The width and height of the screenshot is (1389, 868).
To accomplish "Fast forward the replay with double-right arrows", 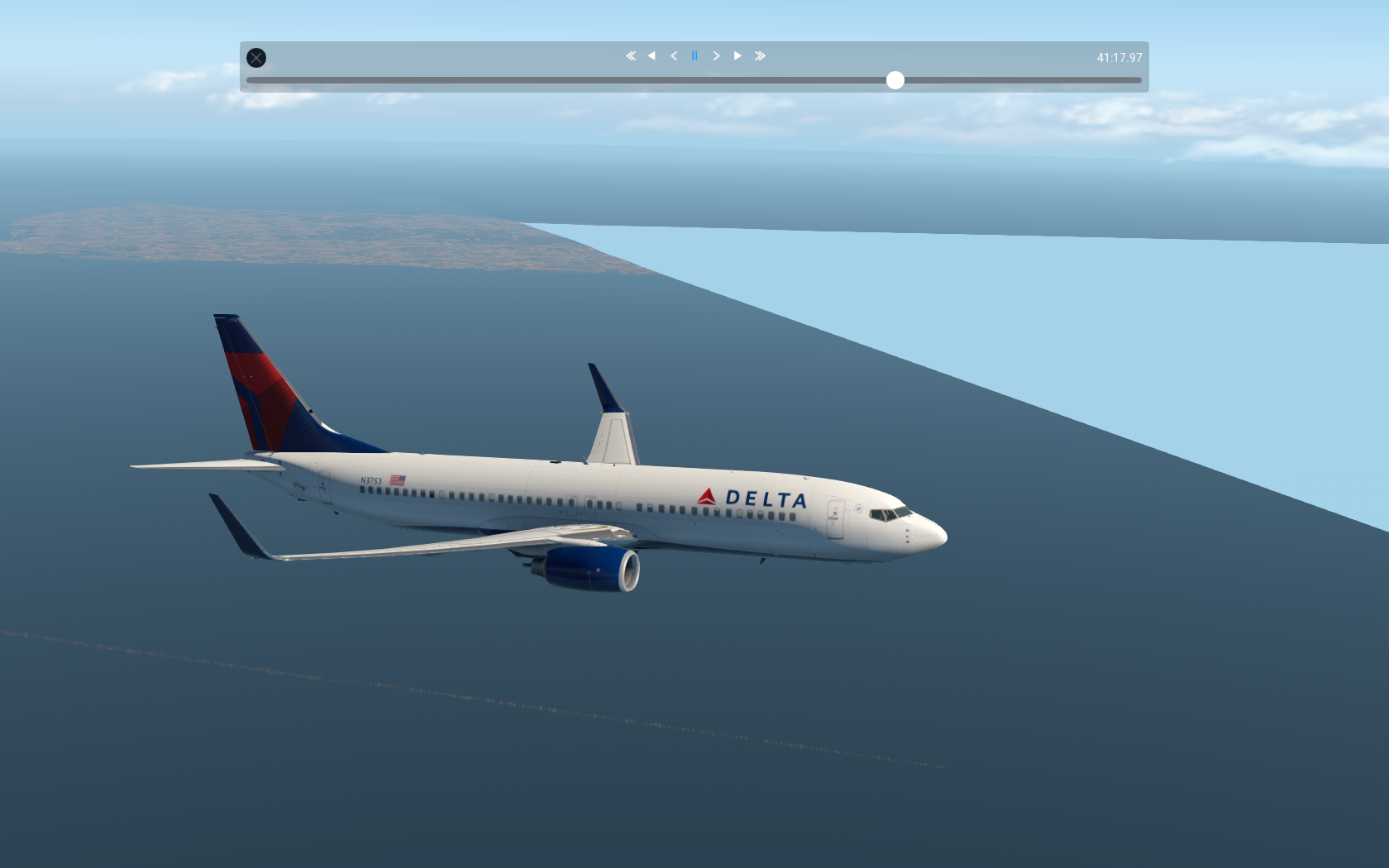I will pos(760,56).
